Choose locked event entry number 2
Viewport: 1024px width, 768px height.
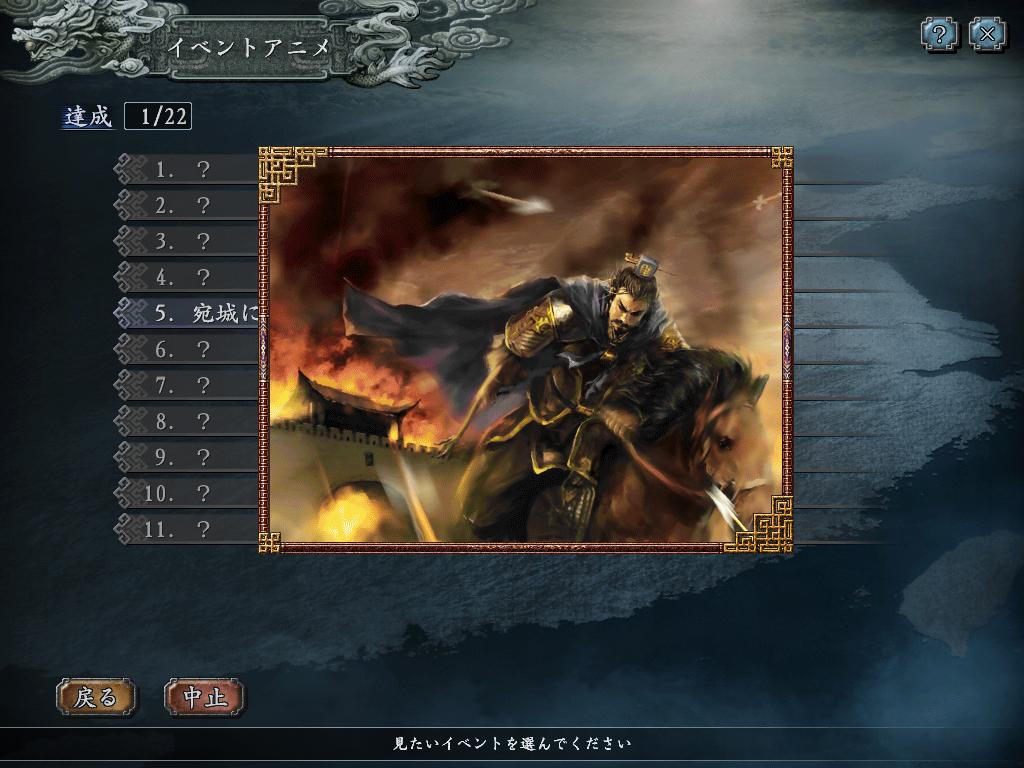[190, 206]
